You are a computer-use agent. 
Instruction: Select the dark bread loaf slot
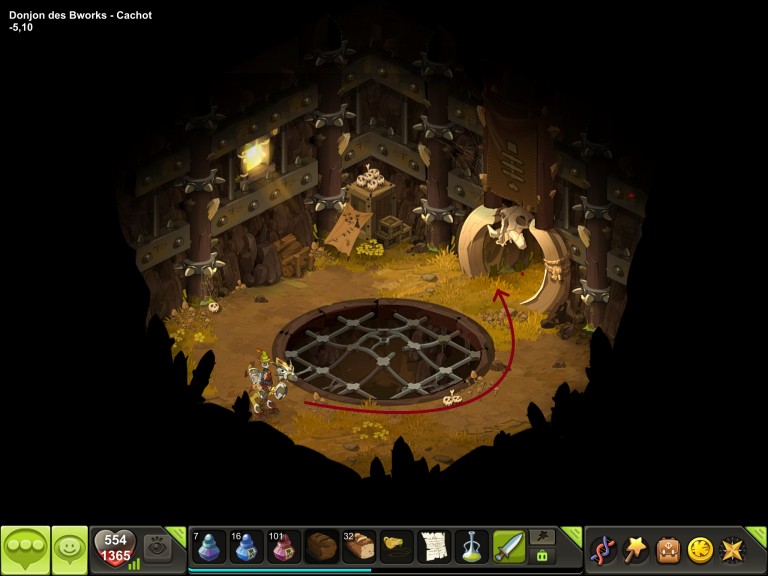[322, 547]
